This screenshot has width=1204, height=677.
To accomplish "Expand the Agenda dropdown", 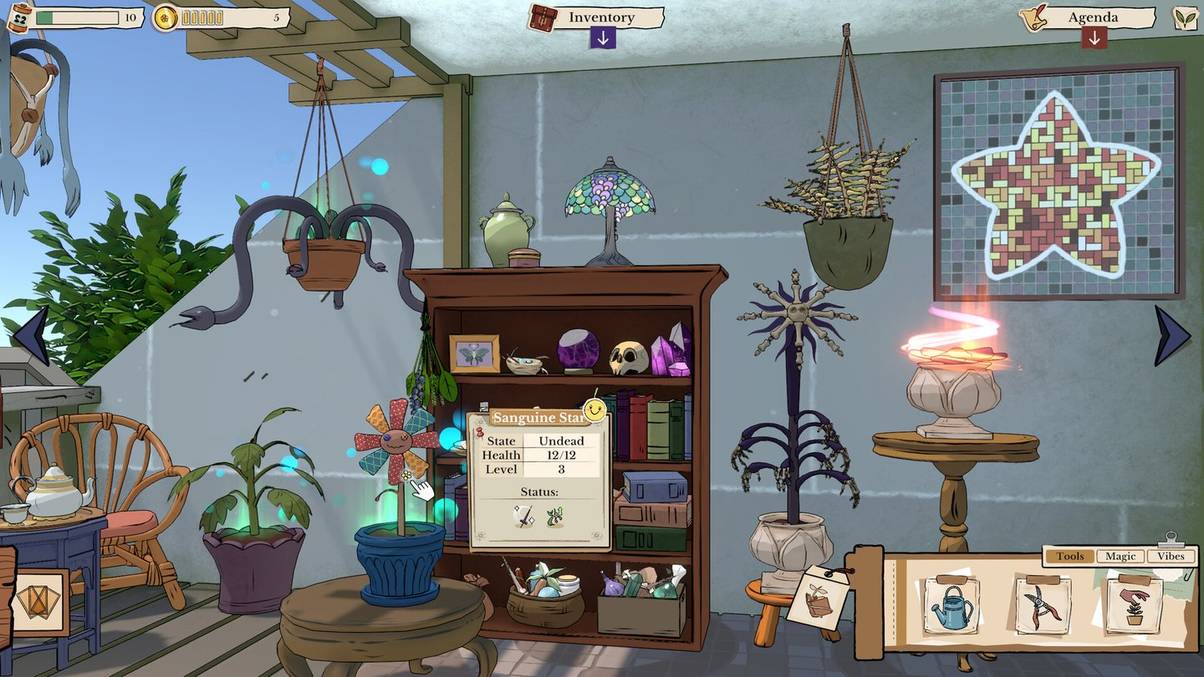I will 1094,38.
